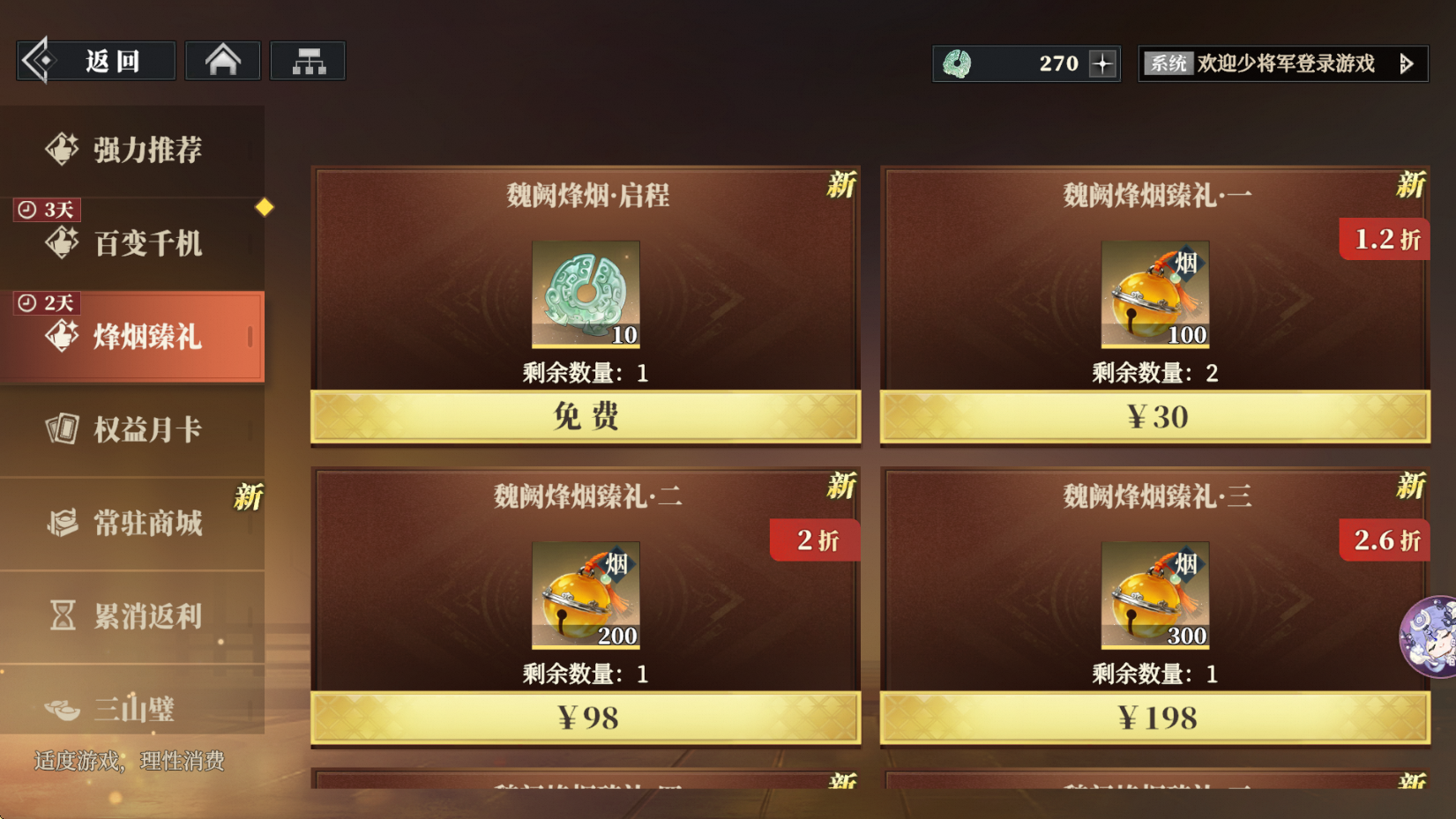Screen dimensions: 1456x819
Task: Click the shop hierarchy icon beside home
Action: (x=308, y=58)
